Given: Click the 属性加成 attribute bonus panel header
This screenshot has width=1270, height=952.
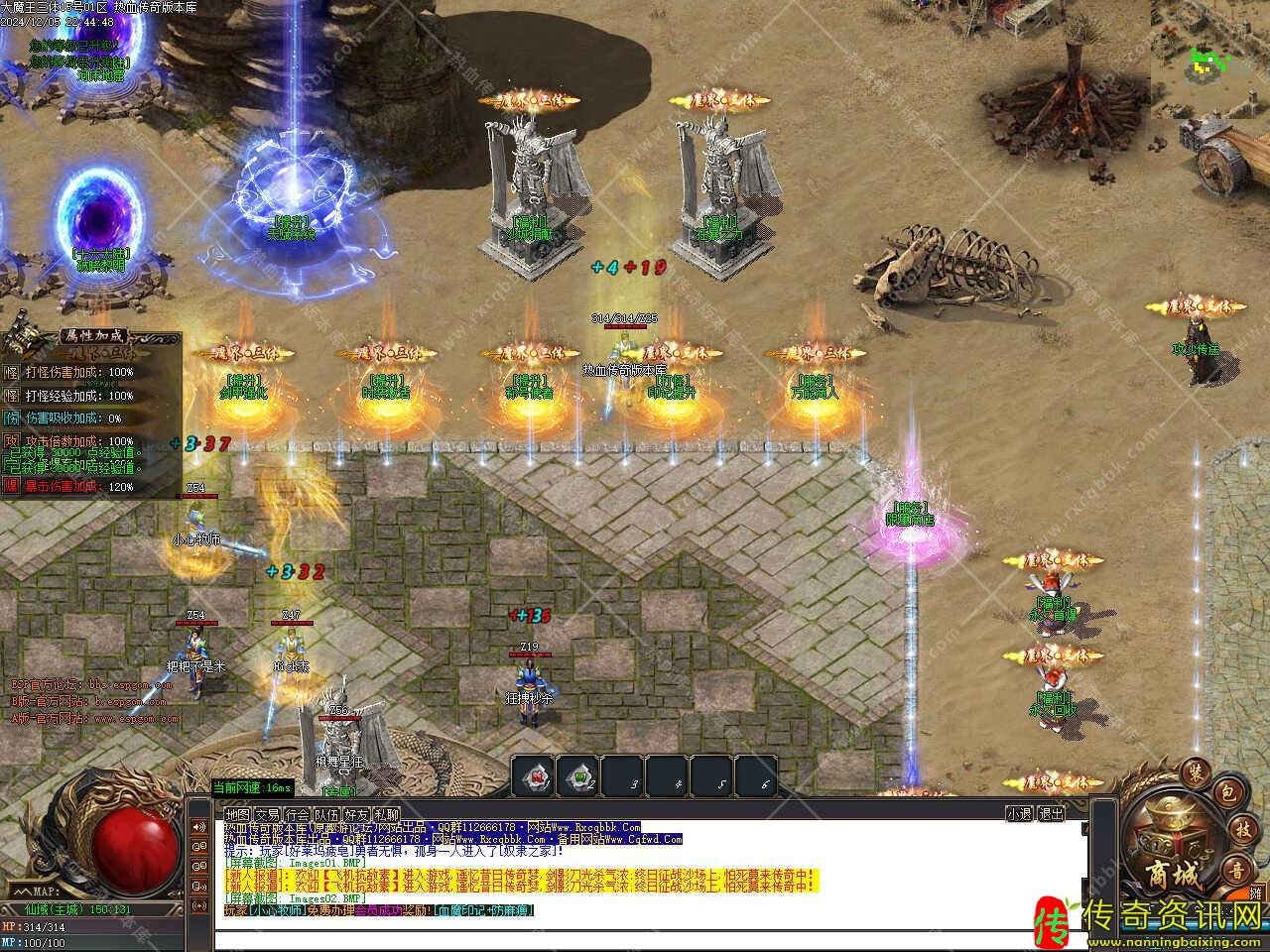Looking at the screenshot, I should coord(89,334).
